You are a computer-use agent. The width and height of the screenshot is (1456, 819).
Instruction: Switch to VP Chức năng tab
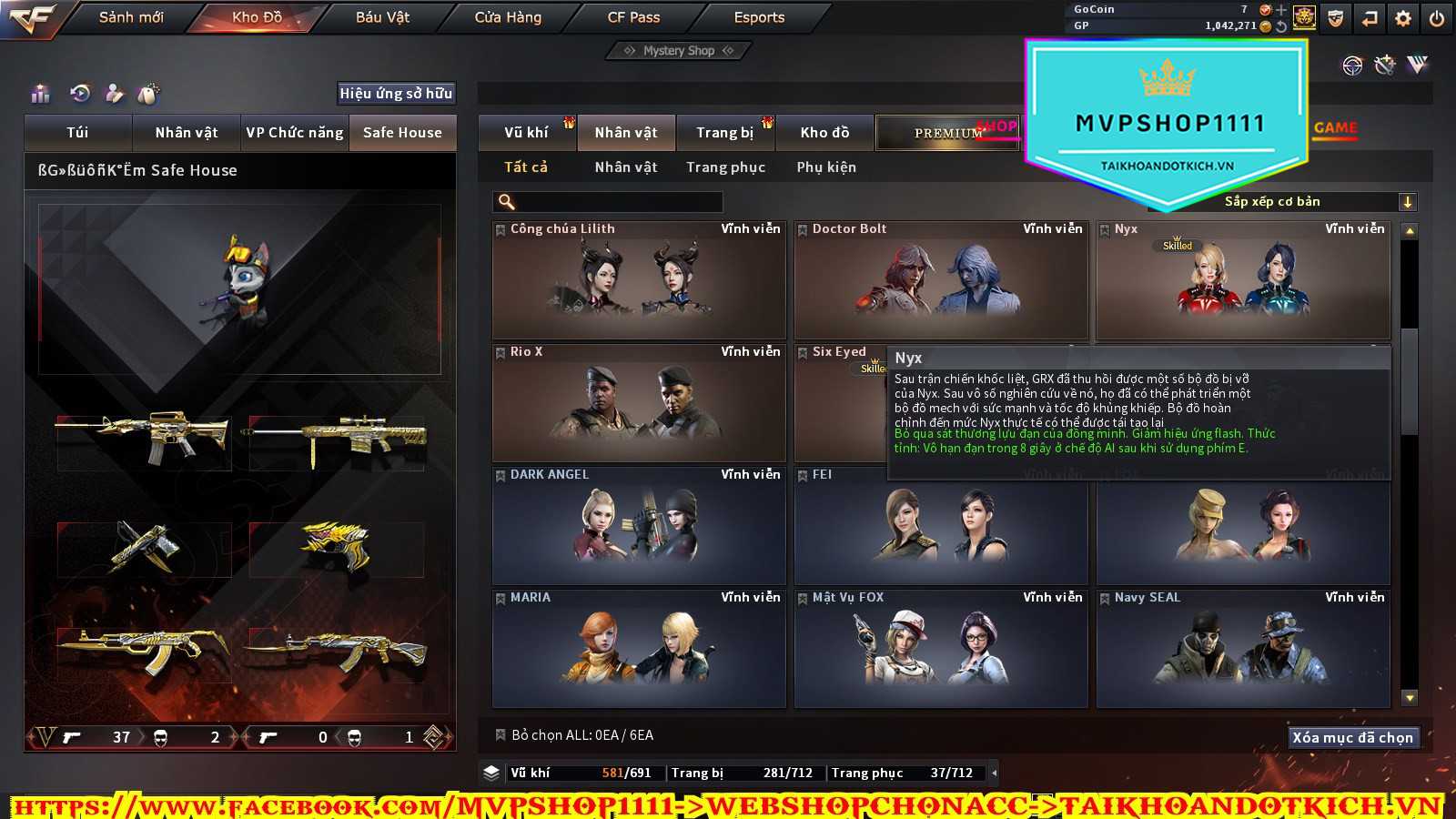pyautogui.click(x=295, y=133)
